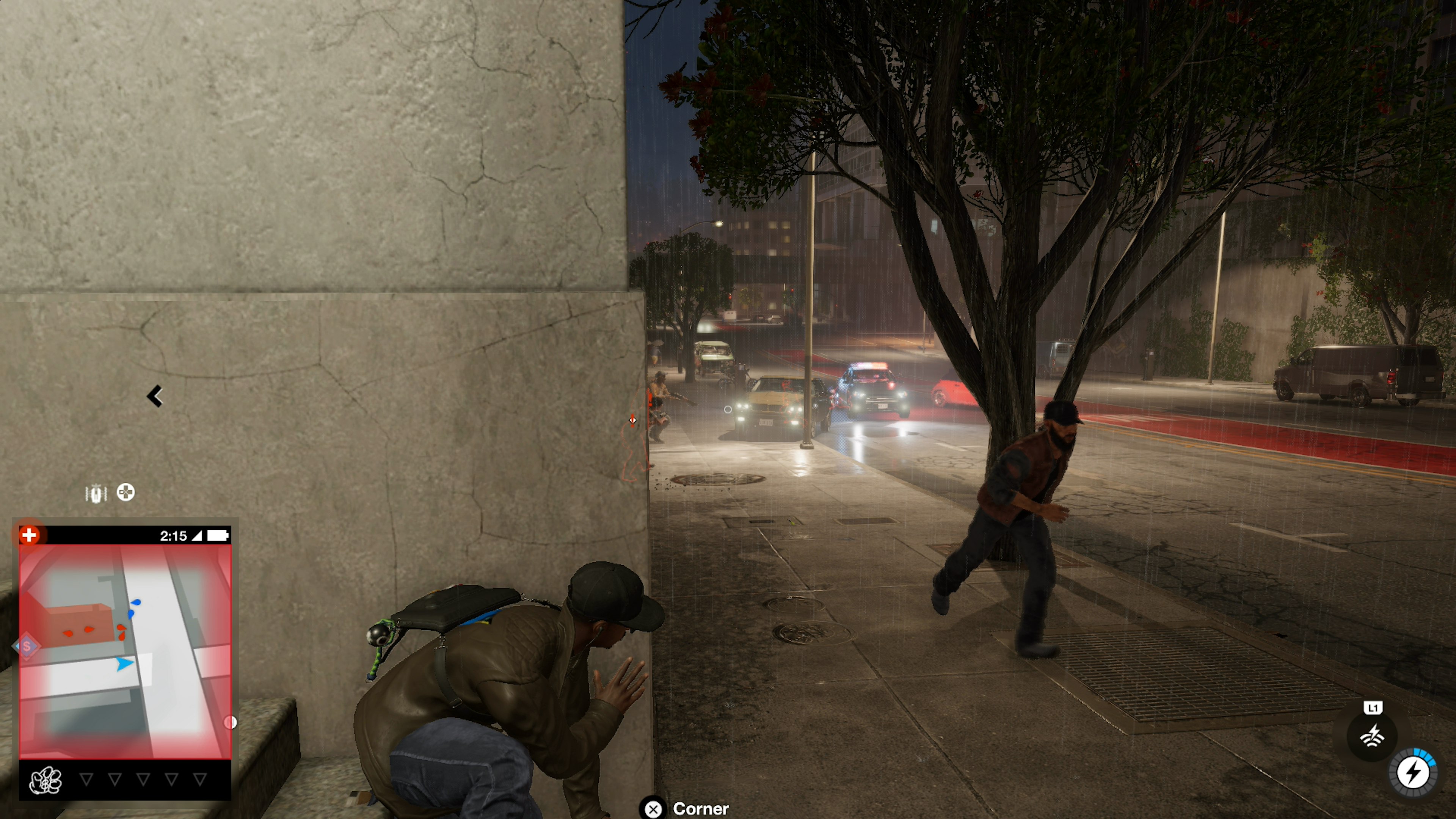Select the 2:15 clock on the phone status bar
The width and height of the screenshot is (1456, 819).
pos(174,536)
